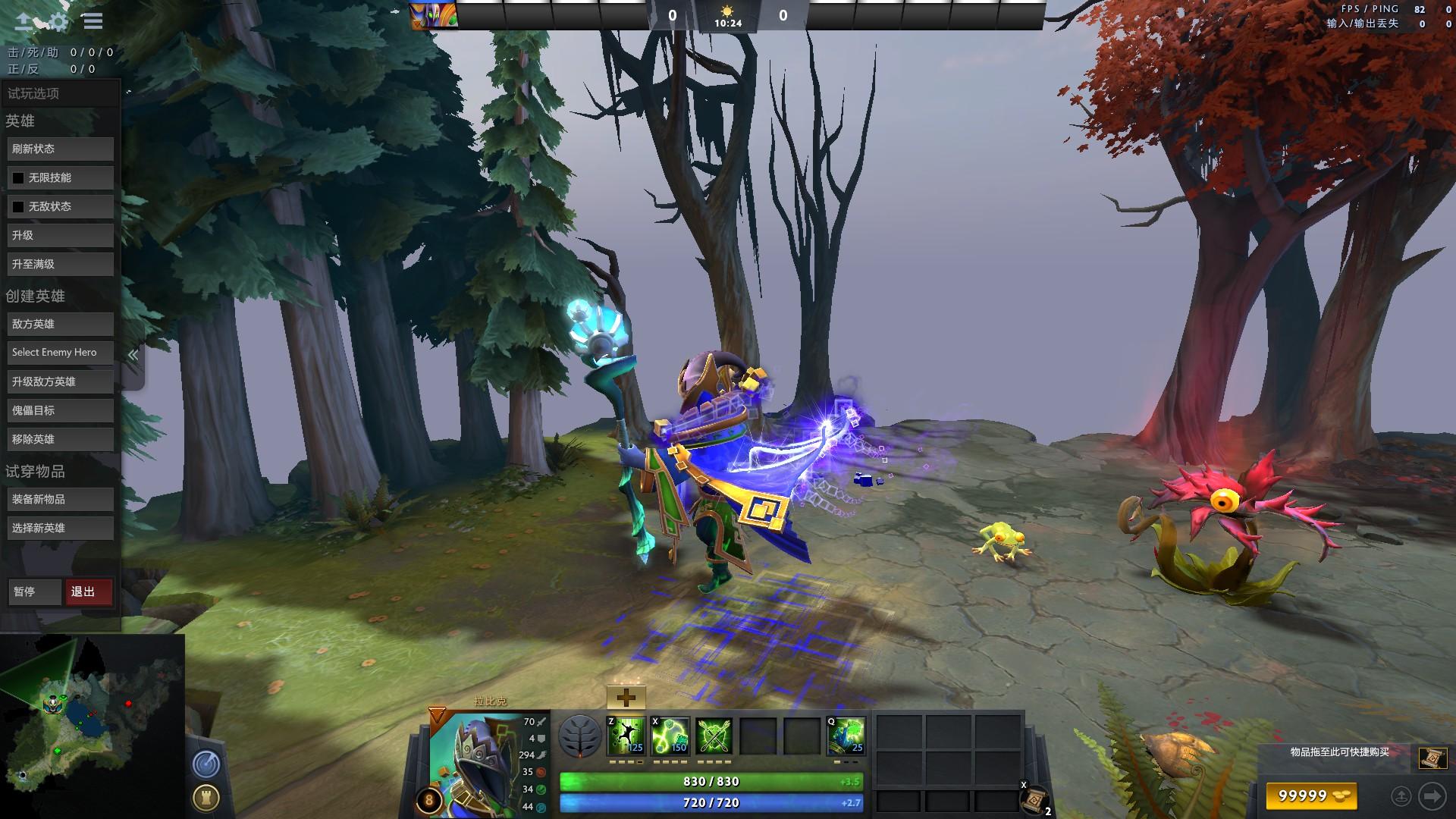Toggle the 无限技能 checkbox
Image resolution: width=1456 pixels, height=819 pixels.
18,178
